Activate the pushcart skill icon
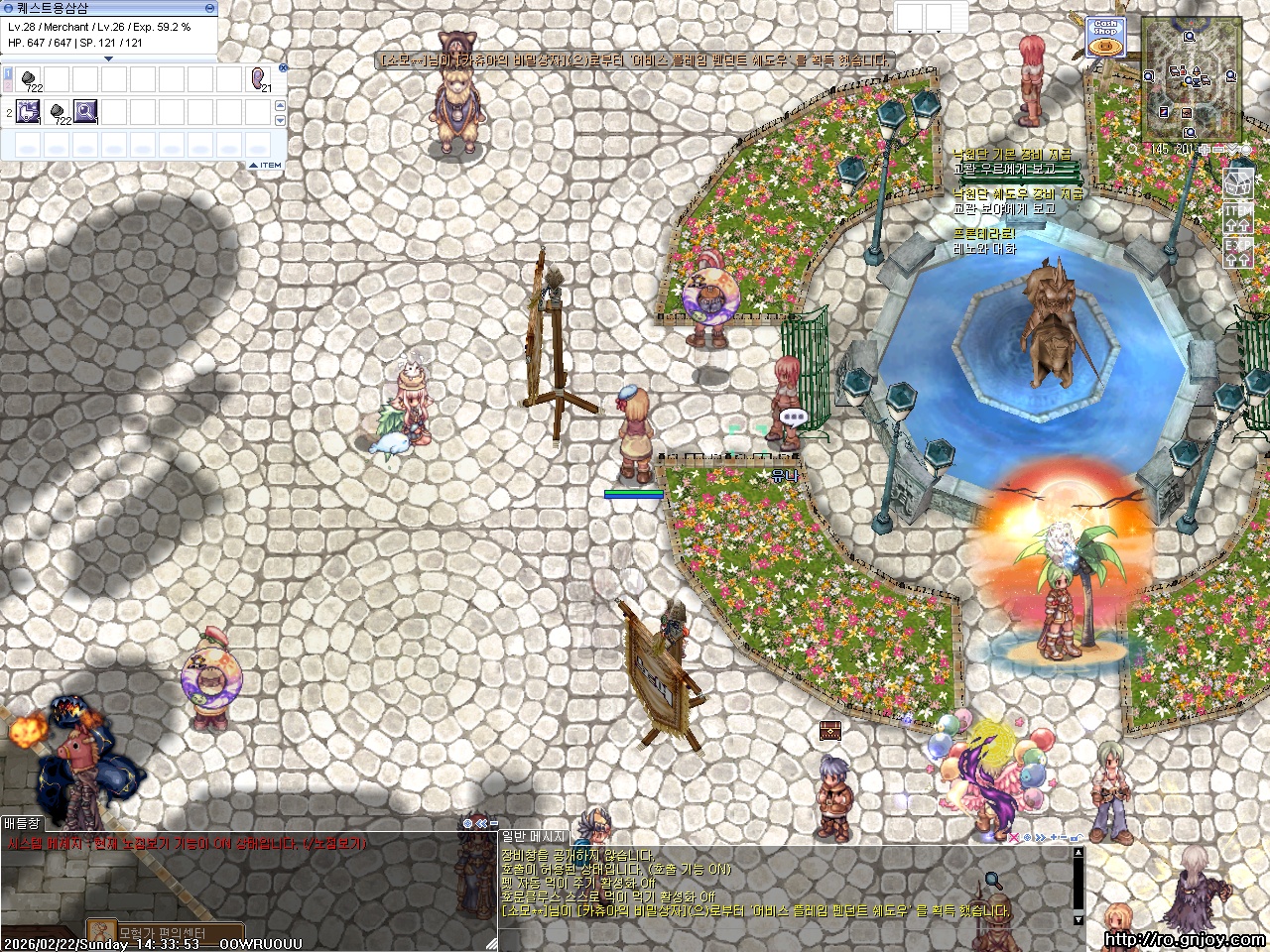The height and width of the screenshot is (952, 1270). (x=29, y=111)
